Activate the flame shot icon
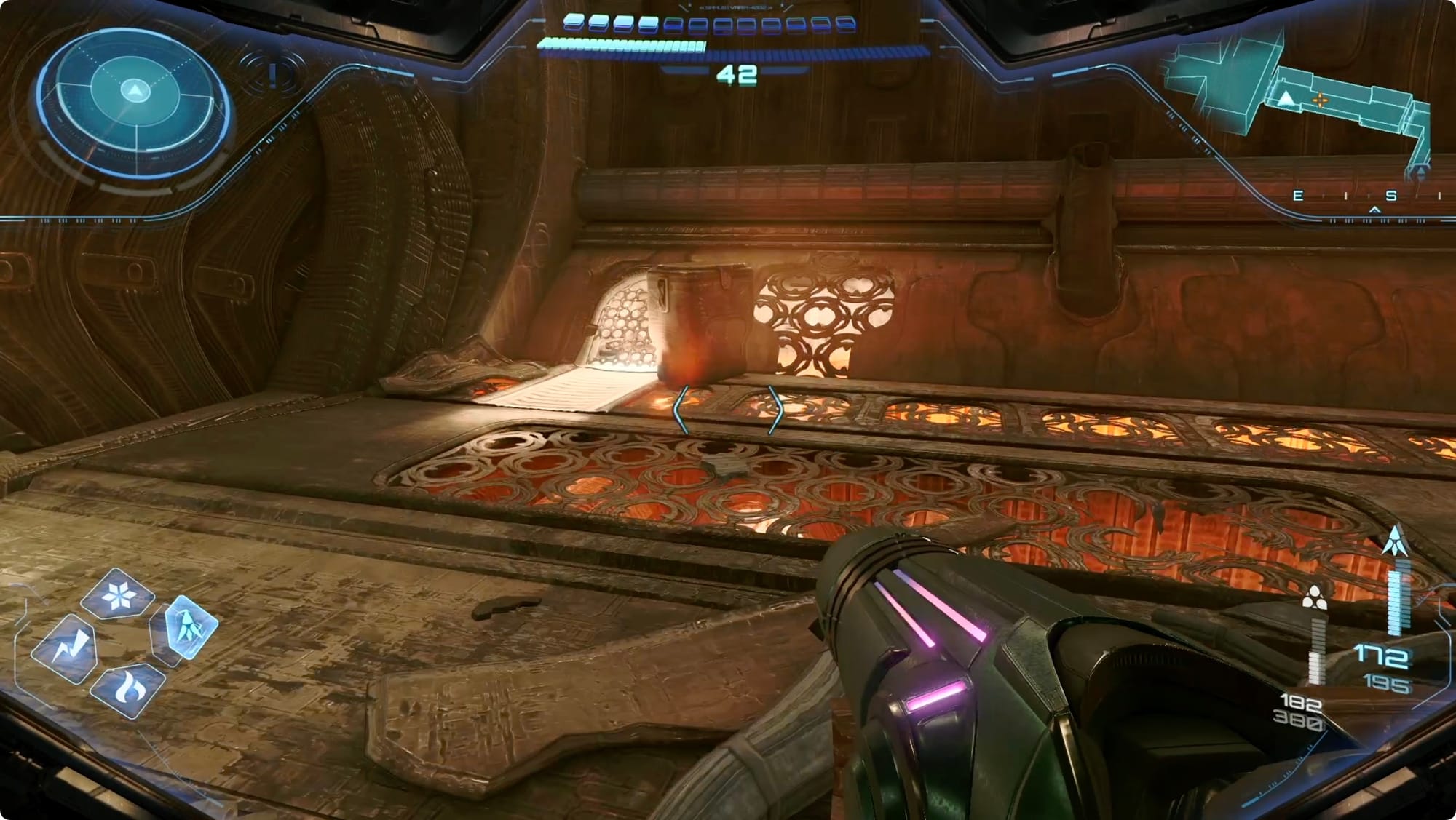Viewport: 1456px width, 820px height. pyautogui.click(x=128, y=688)
